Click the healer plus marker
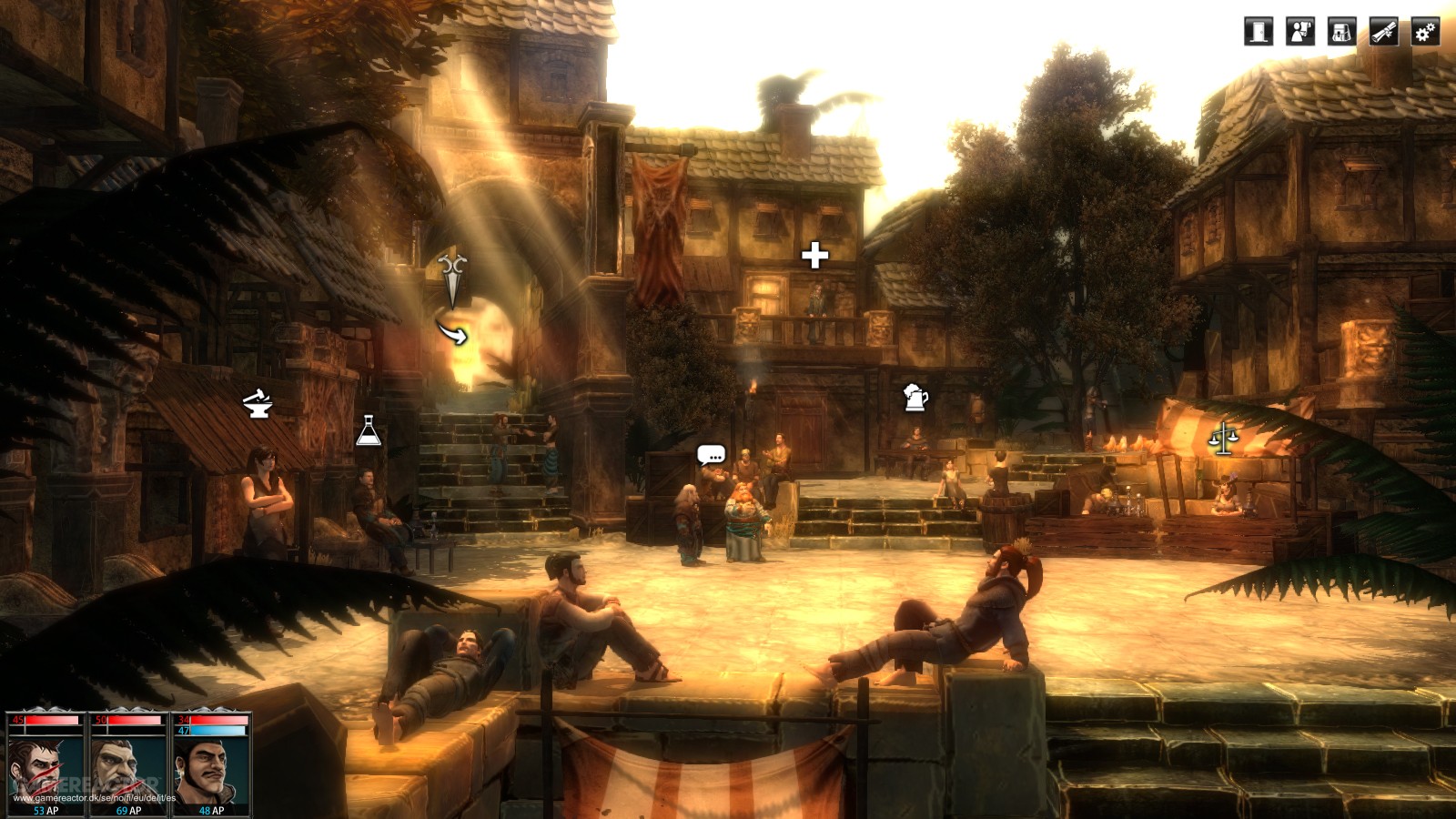The height and width of the screenshot is (819, 1456). pyautogui.click(x=814, y=255)
